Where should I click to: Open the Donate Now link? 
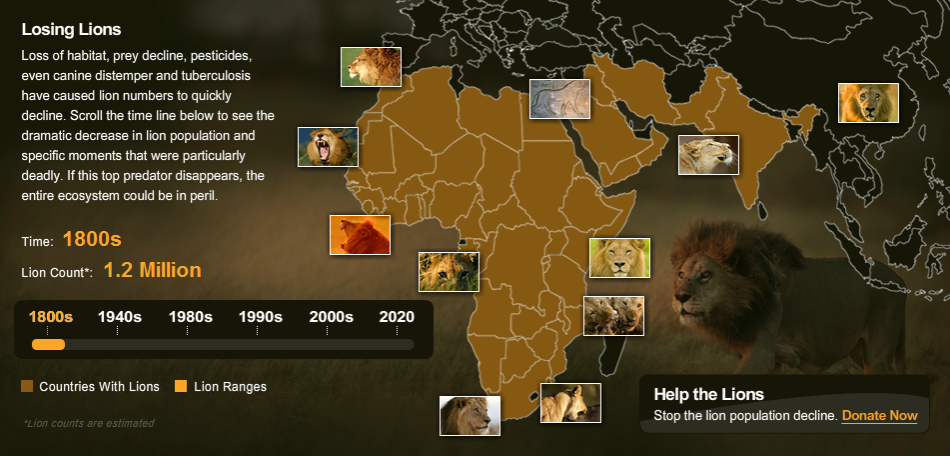879,415
